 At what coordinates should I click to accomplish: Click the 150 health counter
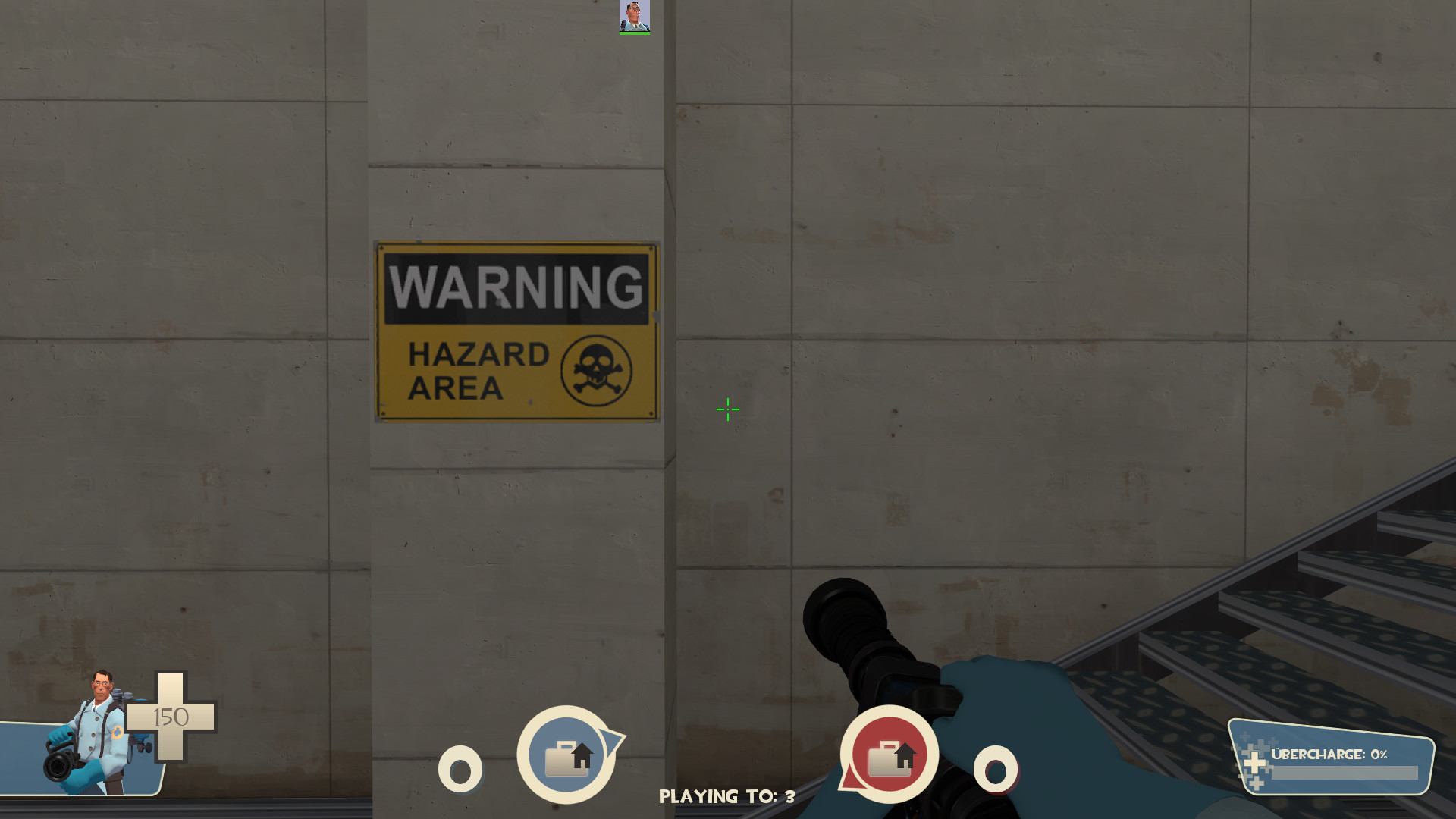171,716
